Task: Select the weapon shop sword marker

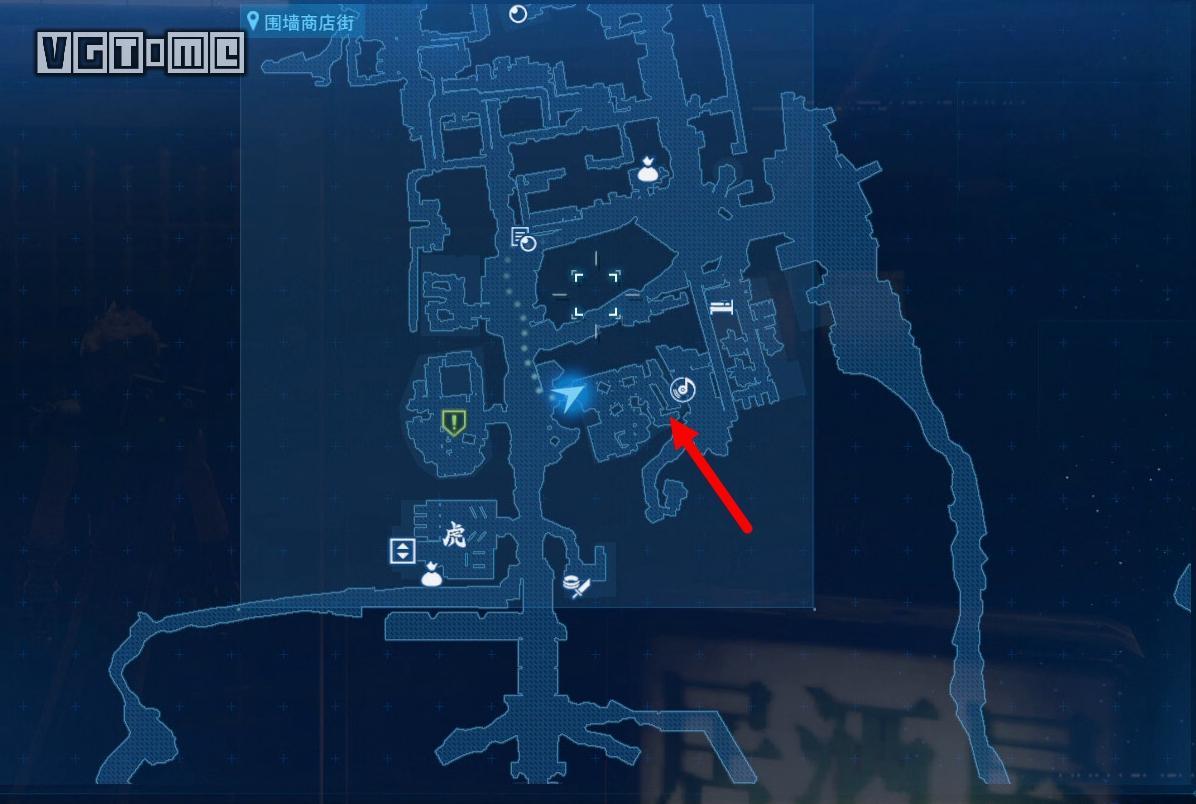Action: [576, 587]
